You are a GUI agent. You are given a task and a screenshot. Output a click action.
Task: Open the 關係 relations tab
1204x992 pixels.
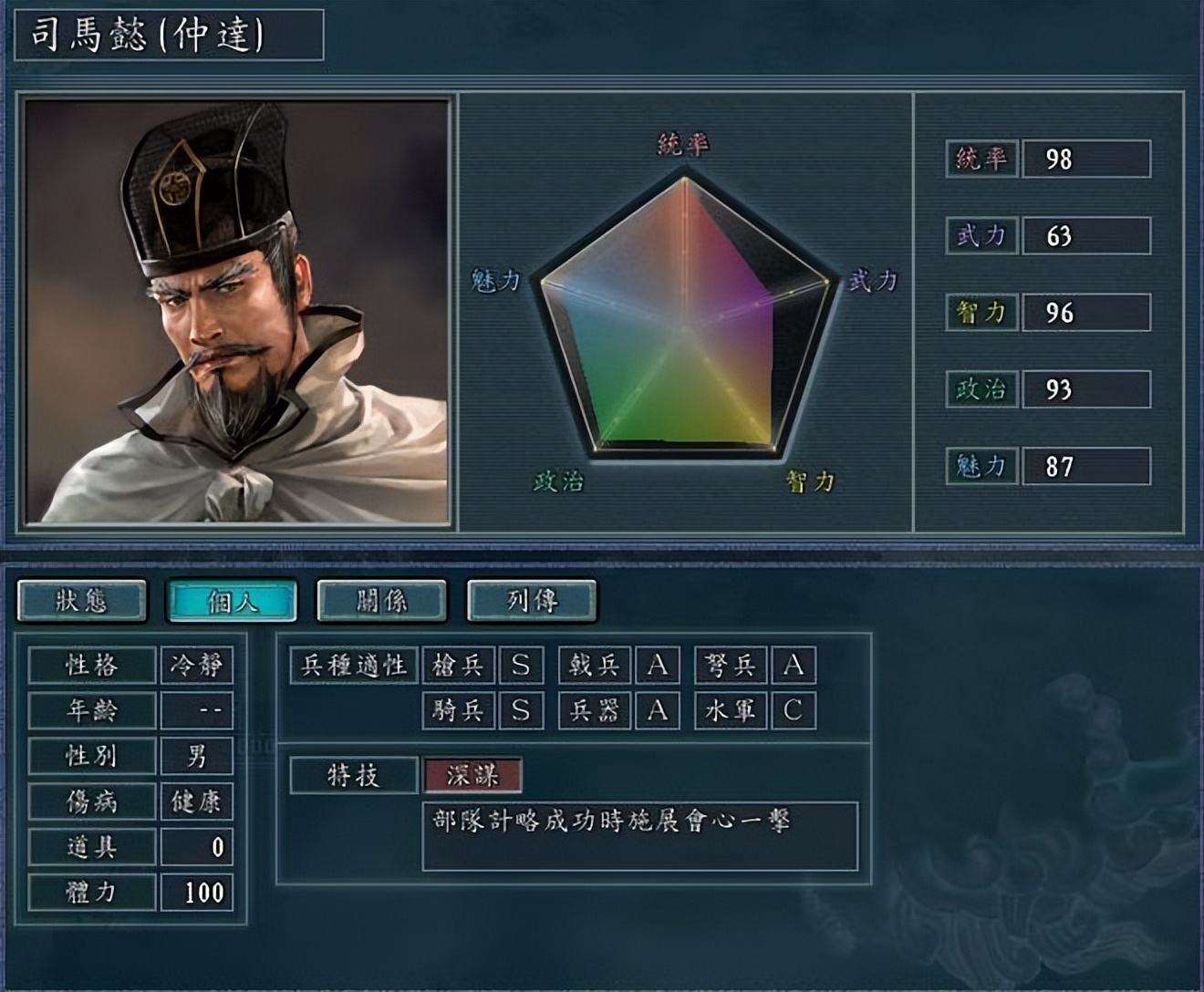[x=379, y=602]
